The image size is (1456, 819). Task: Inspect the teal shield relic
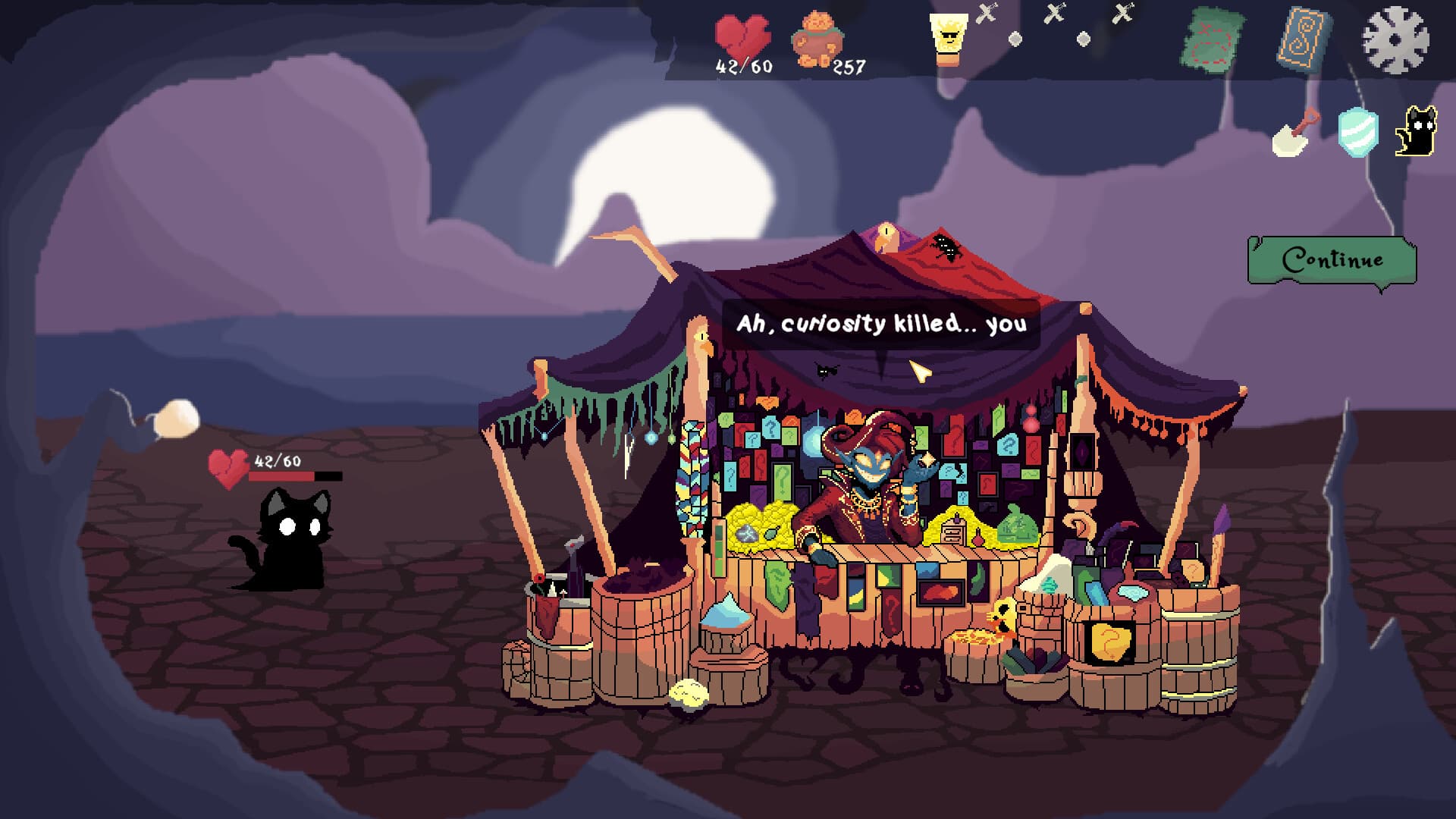pos(1357,132)
